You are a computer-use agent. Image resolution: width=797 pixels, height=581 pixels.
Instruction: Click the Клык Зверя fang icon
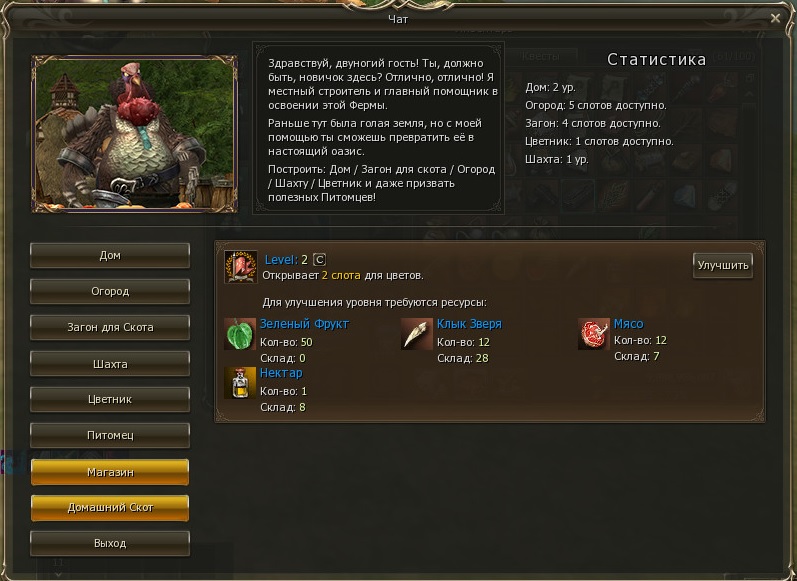(x=417, y=334)
